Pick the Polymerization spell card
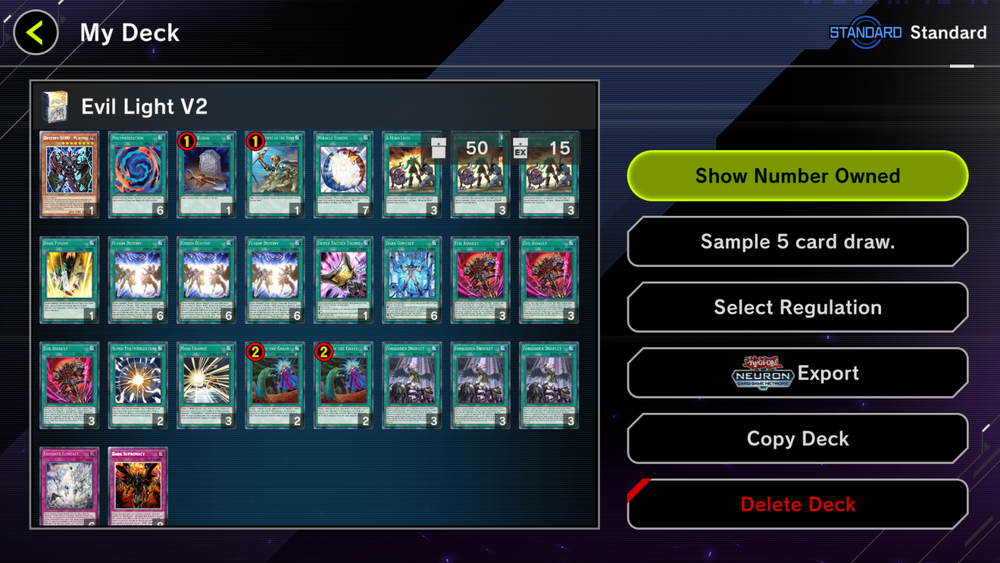 138,174
